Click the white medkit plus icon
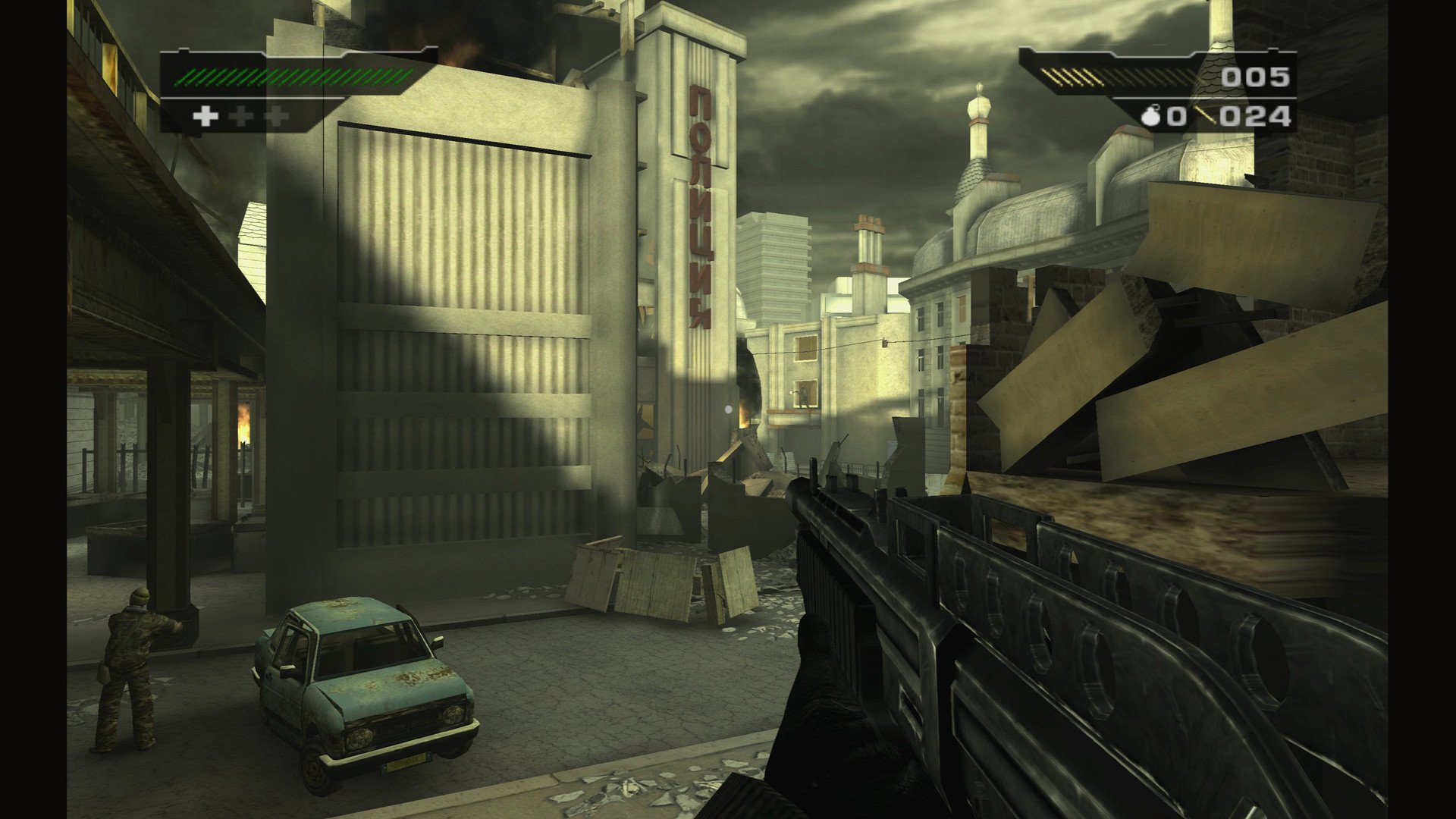Viewport: 1456px width, 819px height. 206,115
